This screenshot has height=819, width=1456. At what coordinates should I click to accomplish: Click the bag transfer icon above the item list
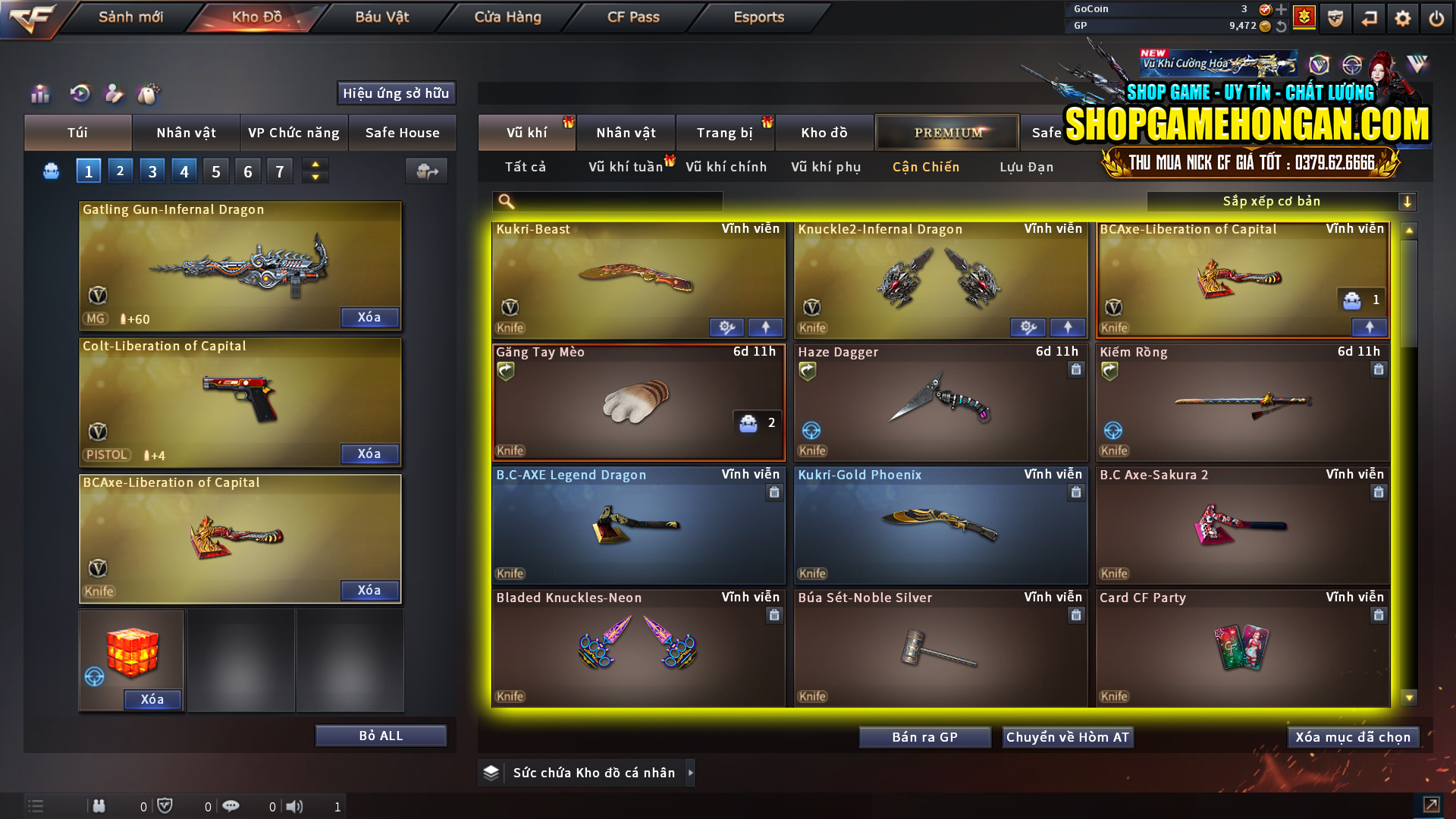[425, 171]
